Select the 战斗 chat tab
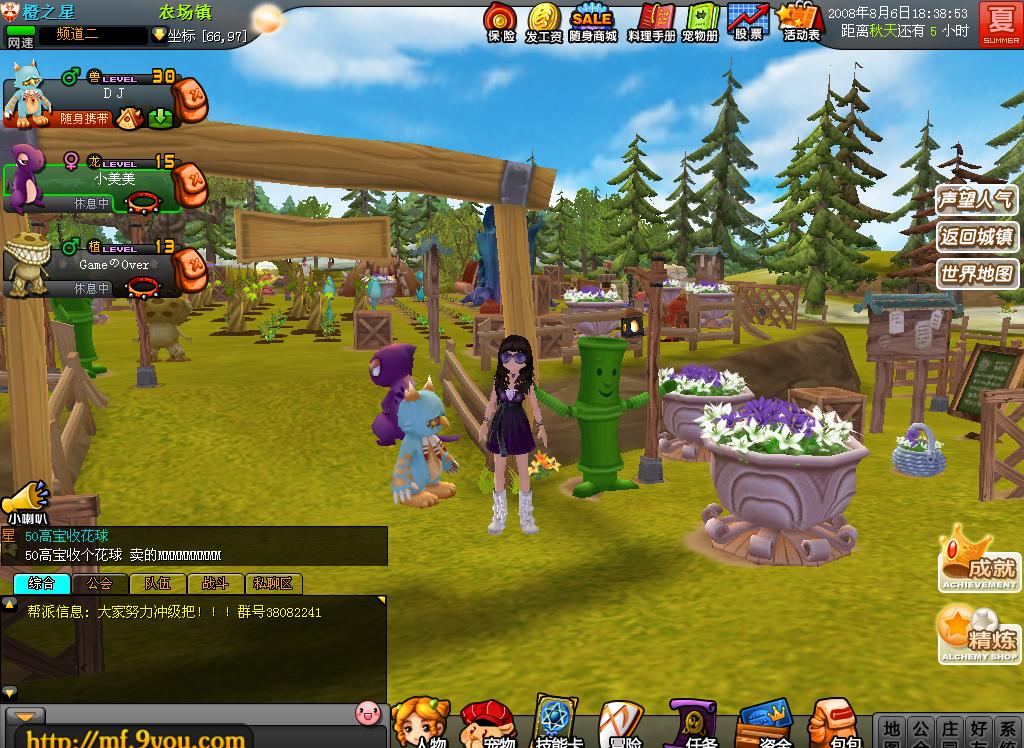Image resolution: width=1024 pixels, height=748 pixels. 215,584
